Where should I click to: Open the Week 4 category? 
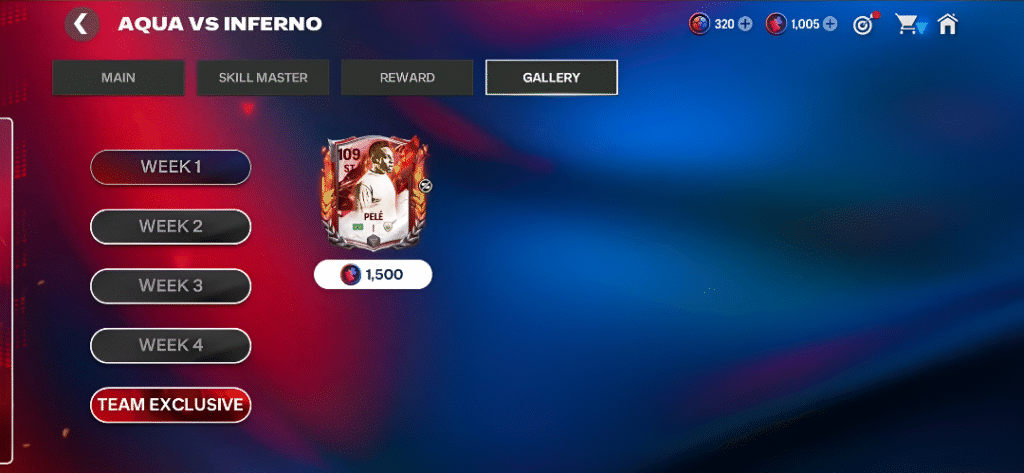coord(170,346)
